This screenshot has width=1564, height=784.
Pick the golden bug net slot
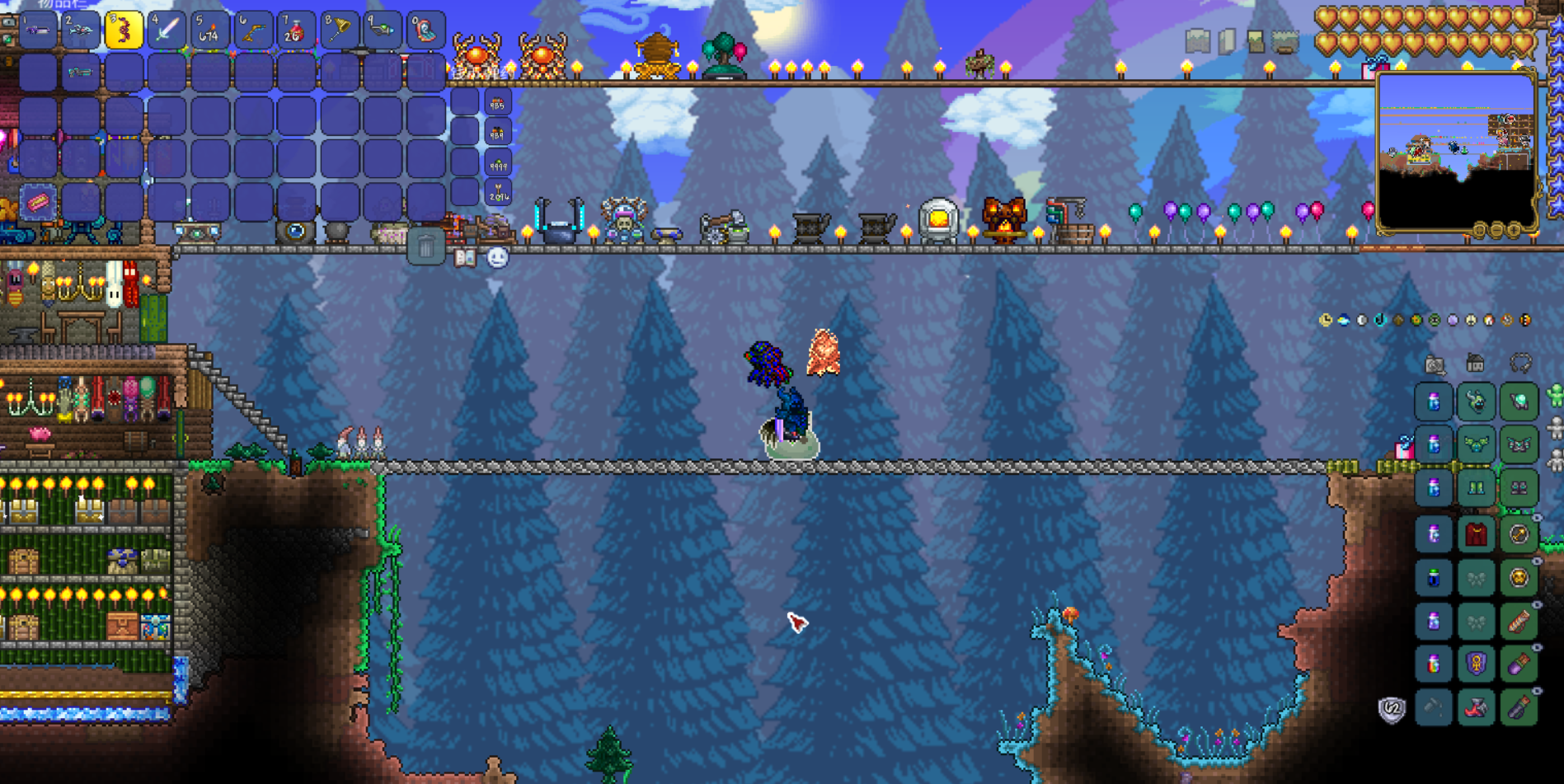(339, 31)
